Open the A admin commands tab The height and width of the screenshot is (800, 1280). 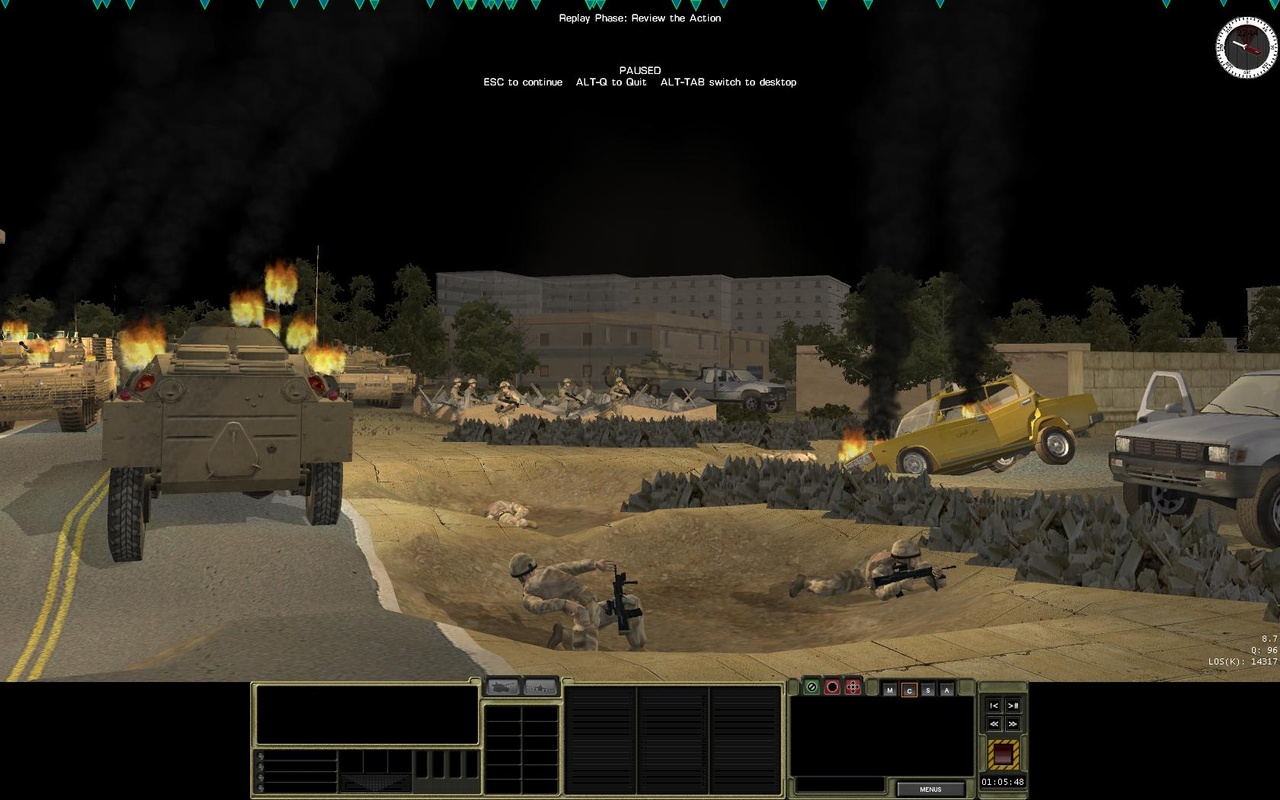pos(947,690)
